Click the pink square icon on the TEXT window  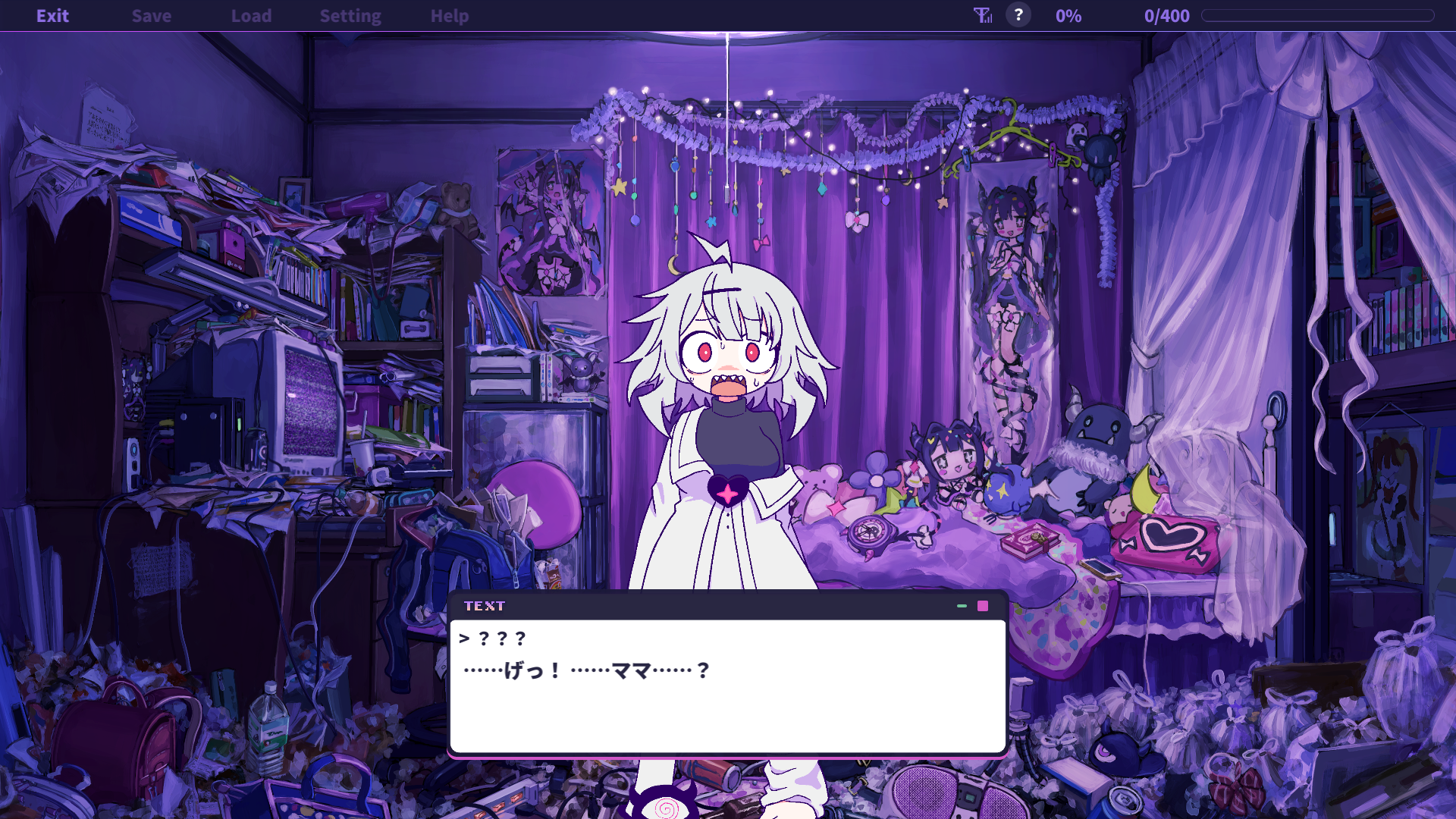[x=983, y=606]
